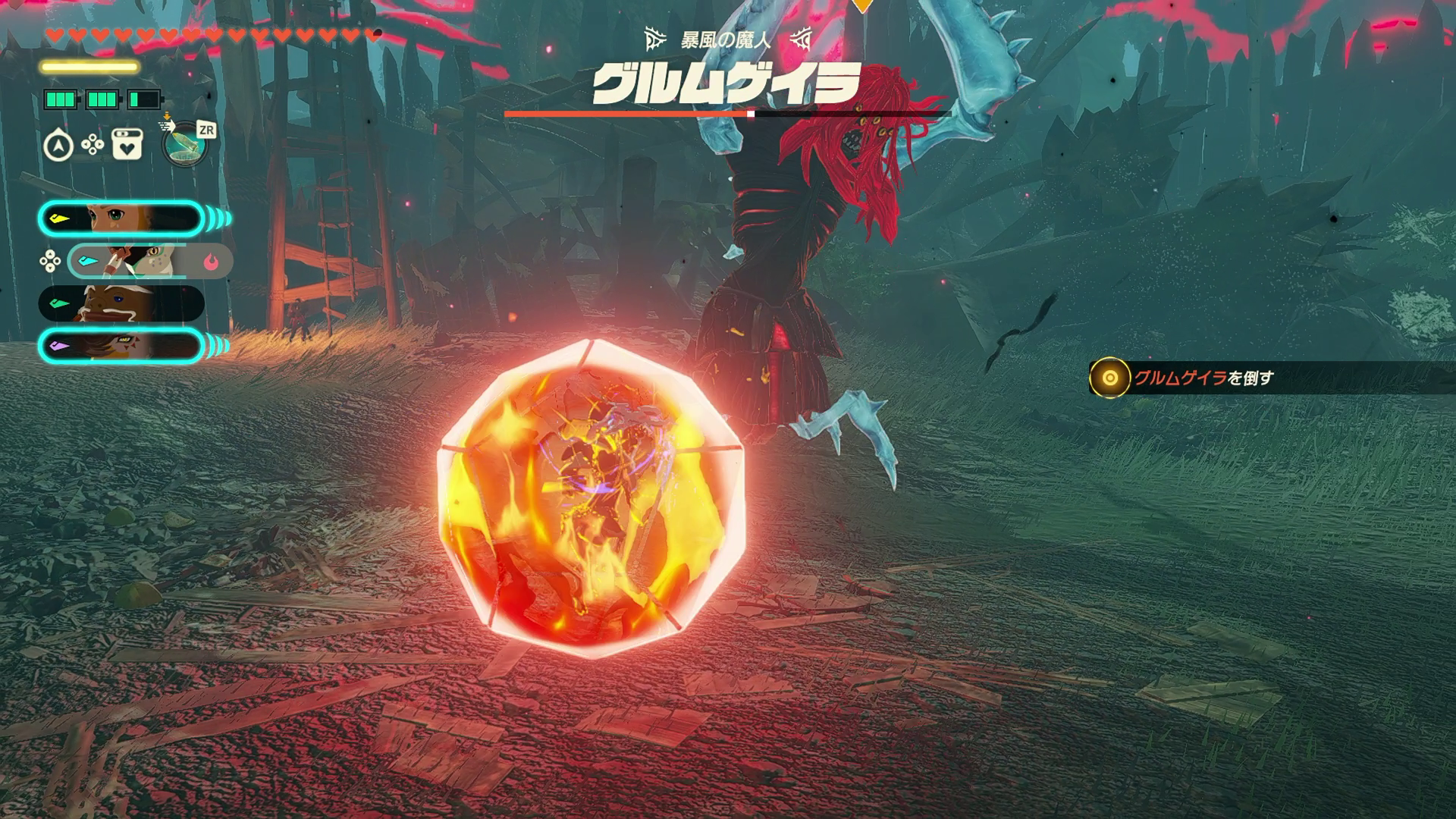
Task: Choose the Goron character portrait
Action: click(x=121, y=303)
